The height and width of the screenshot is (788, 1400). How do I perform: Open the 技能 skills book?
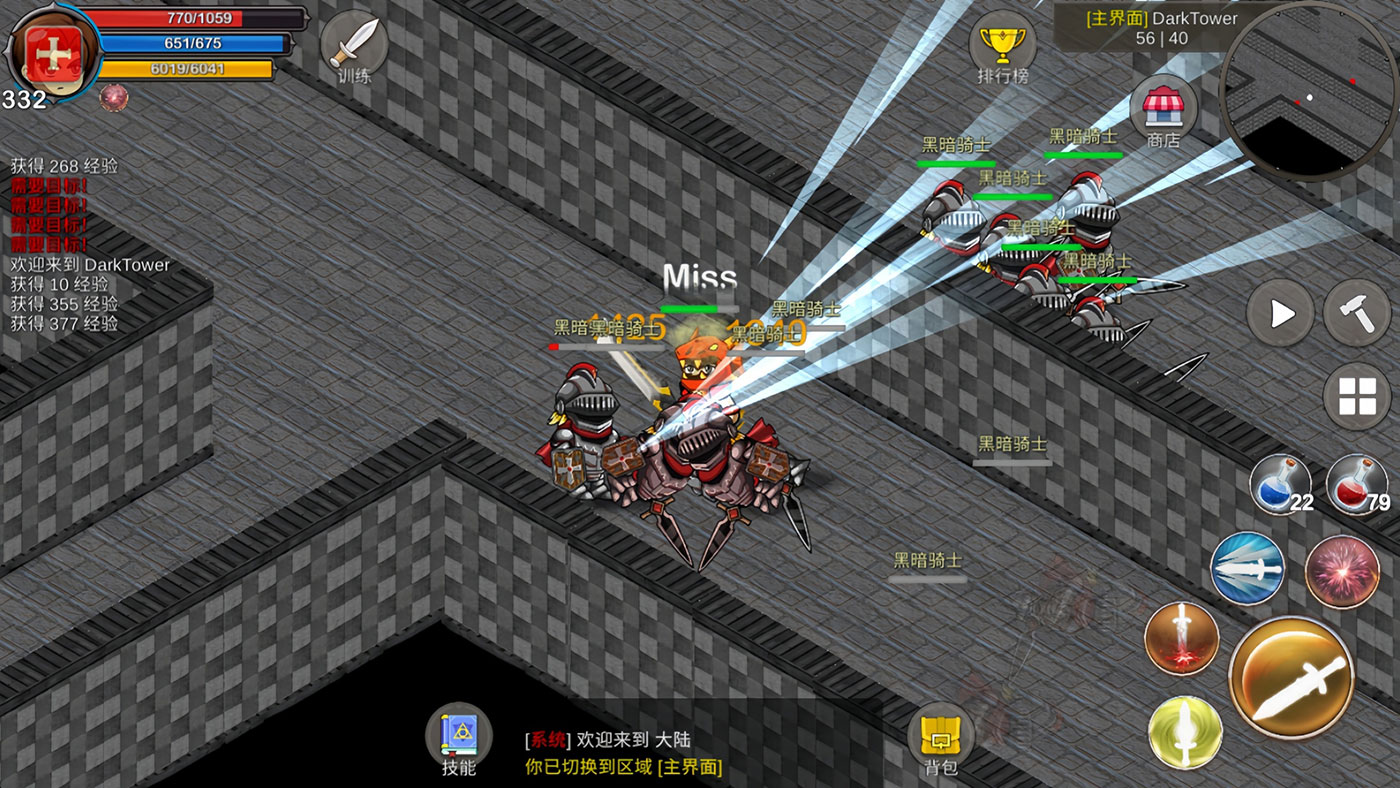coord(459,738)
